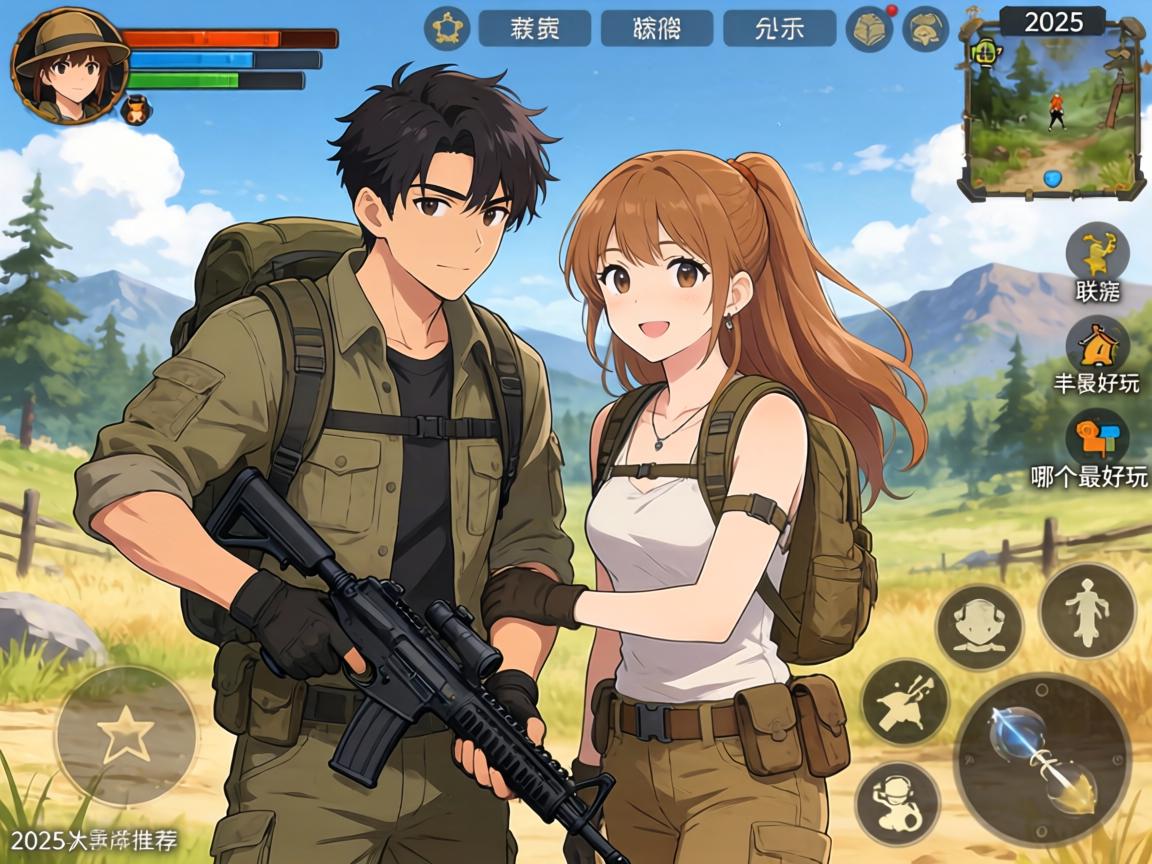Tap the standing figure action button
The height and width of the screenshot is (864, 1152).
pyautogui.click(x=1087, y=610)
